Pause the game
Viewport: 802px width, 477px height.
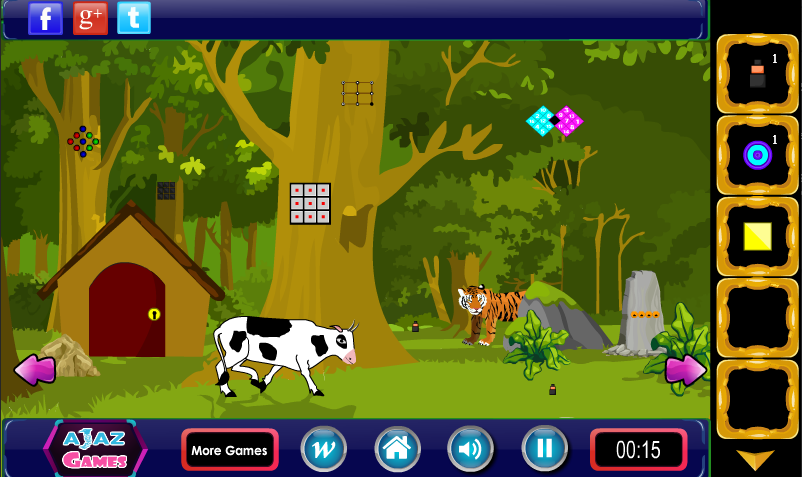[x=544, y=450]
